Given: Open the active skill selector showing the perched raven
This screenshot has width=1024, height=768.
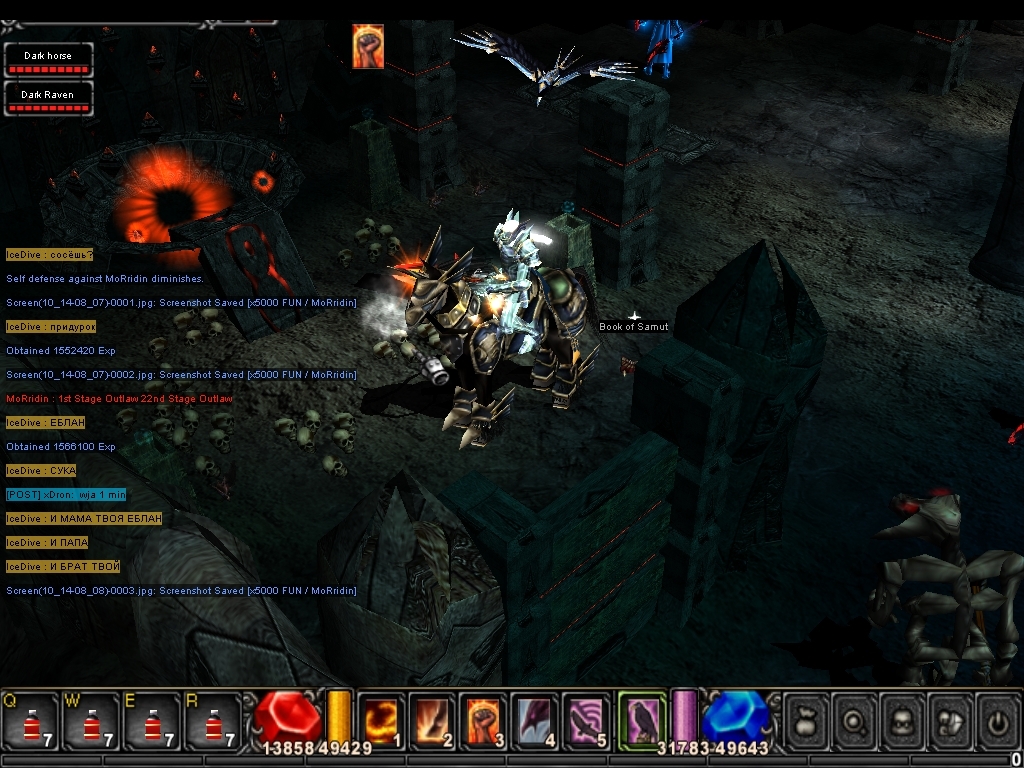Looking at the screenshot, I should point(642,719).
